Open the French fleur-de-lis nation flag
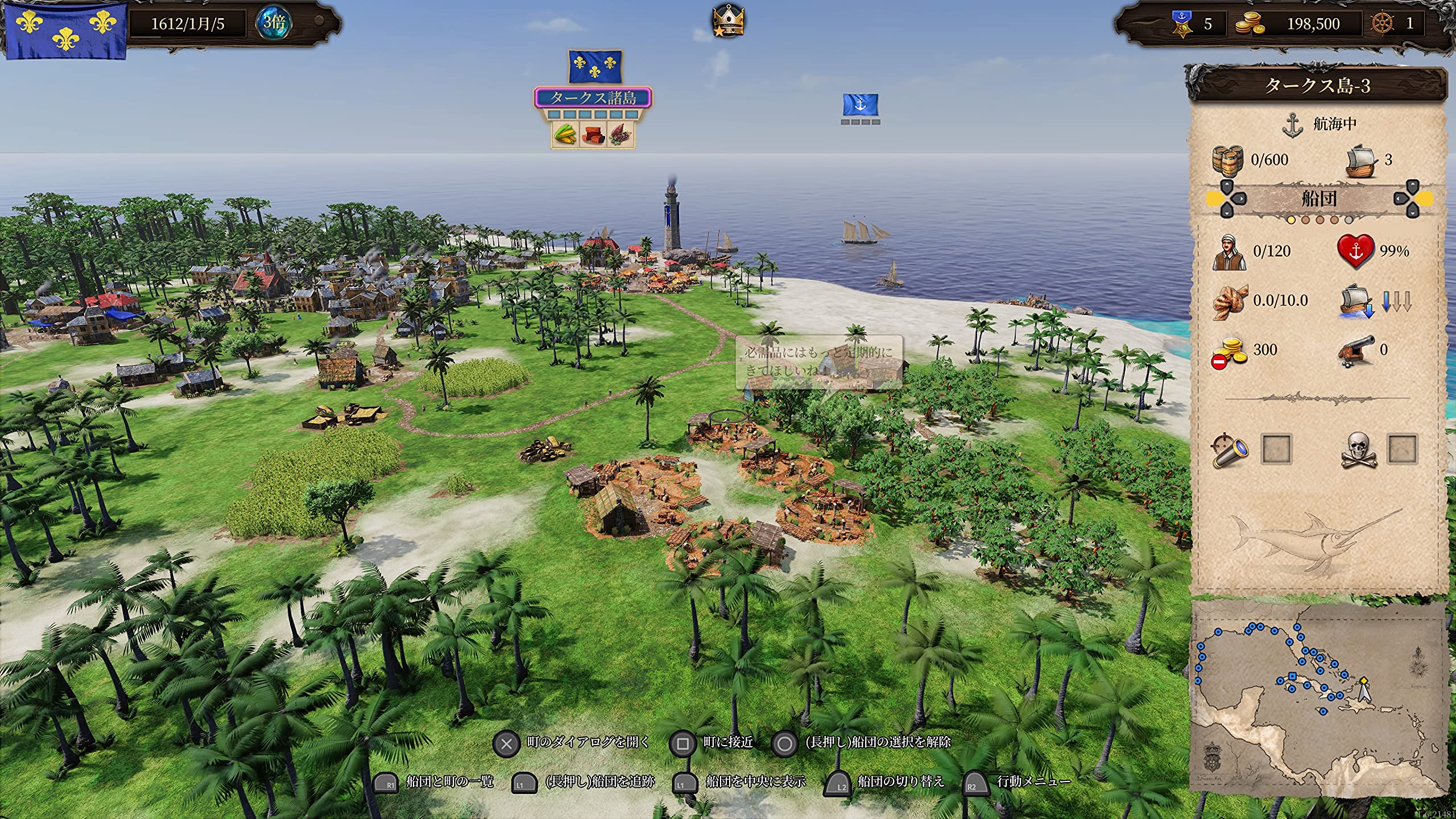The width and height of the screenshot is (1456, 819). coord(65,30)
